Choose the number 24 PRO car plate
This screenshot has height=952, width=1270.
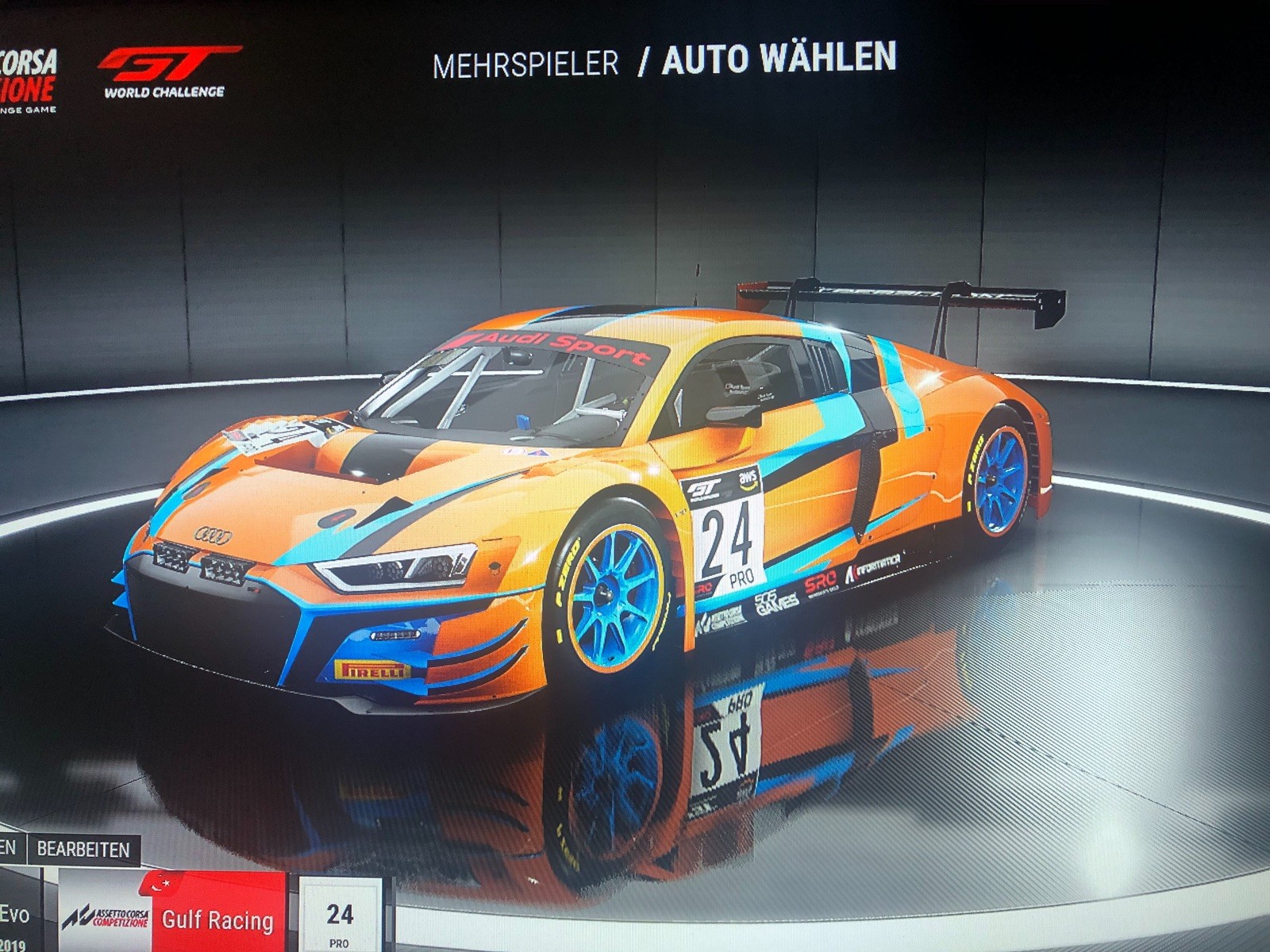coord(340,919)
